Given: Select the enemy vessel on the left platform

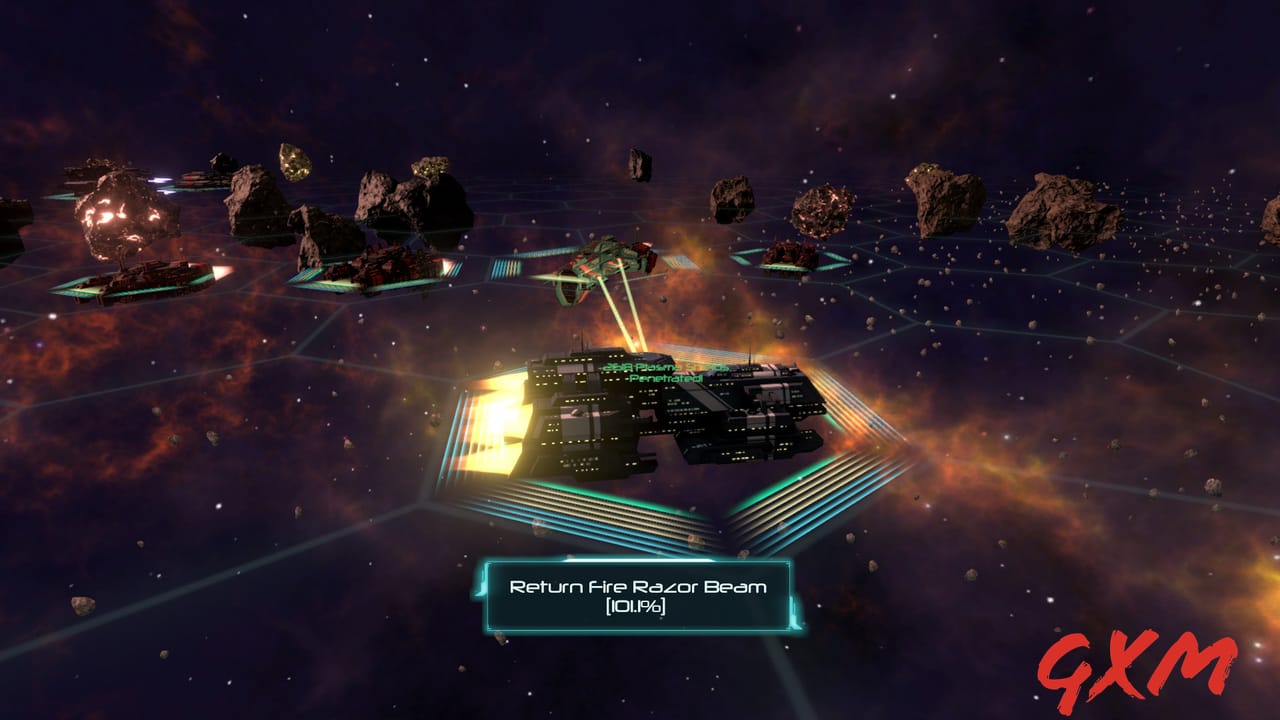Looking at the screenshot, I should click(x=140, y=275).
